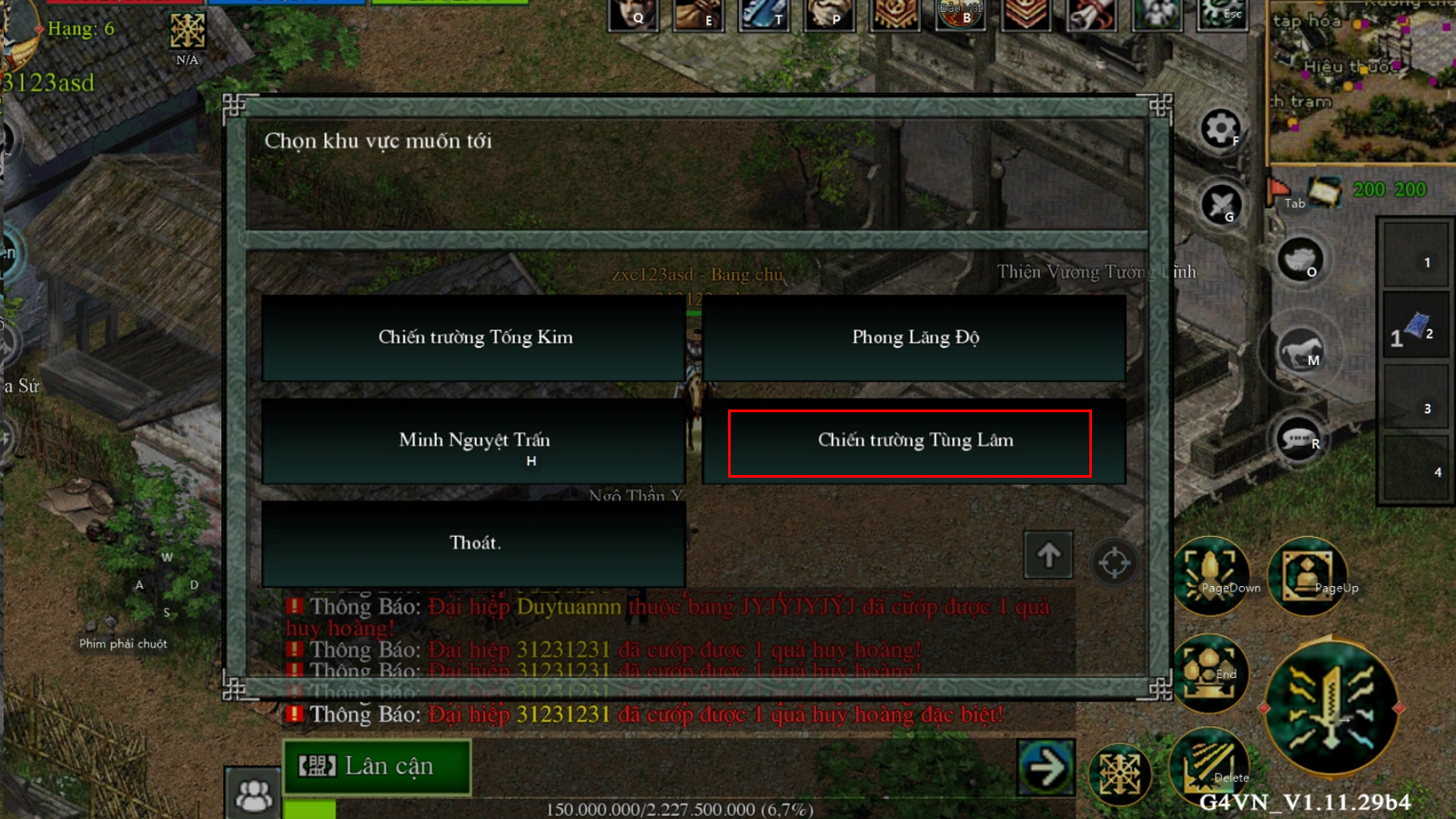
Task: Open the chat bubble icon
Action: pyautogui.click(x=1299, y=440)
